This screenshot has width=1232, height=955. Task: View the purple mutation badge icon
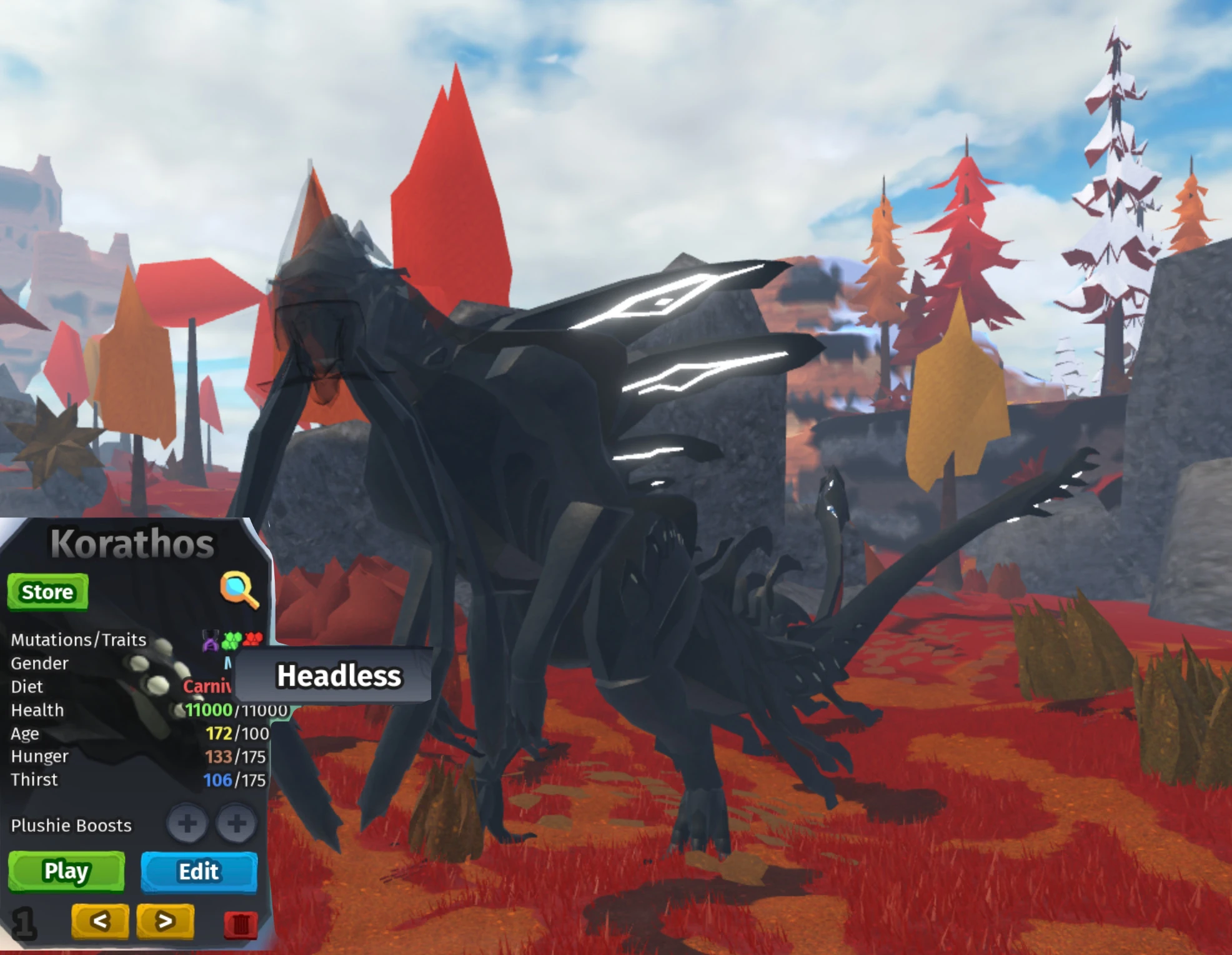[x=210, y=639]
